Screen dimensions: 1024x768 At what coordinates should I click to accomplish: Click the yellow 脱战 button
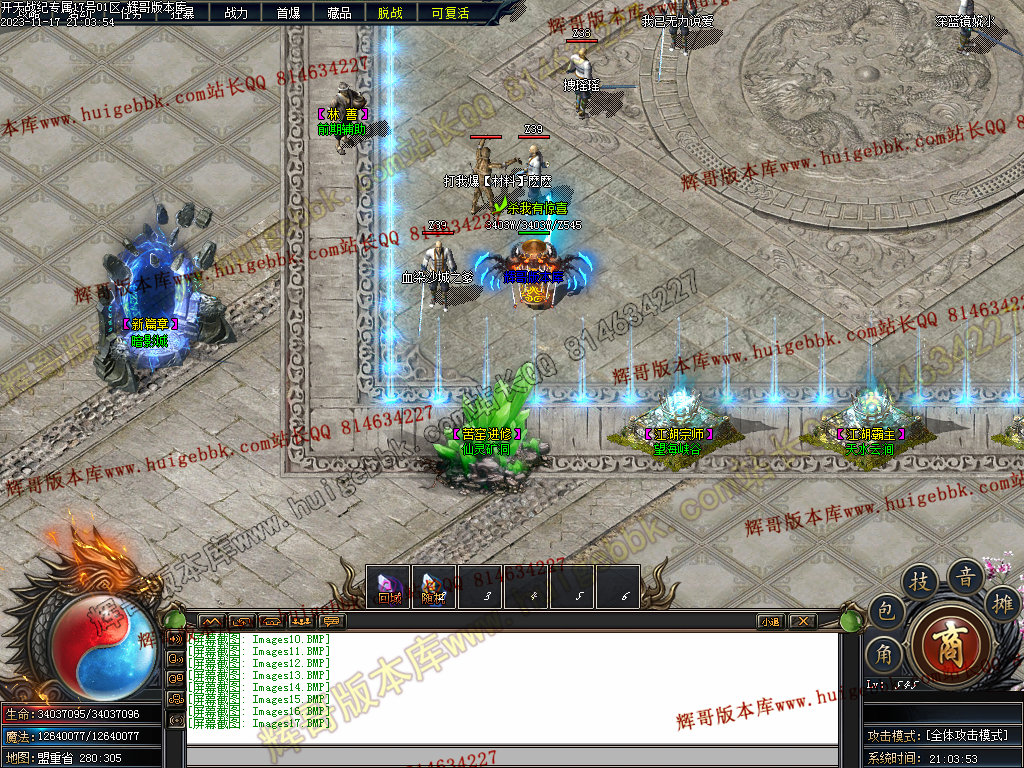pos(390,13)
